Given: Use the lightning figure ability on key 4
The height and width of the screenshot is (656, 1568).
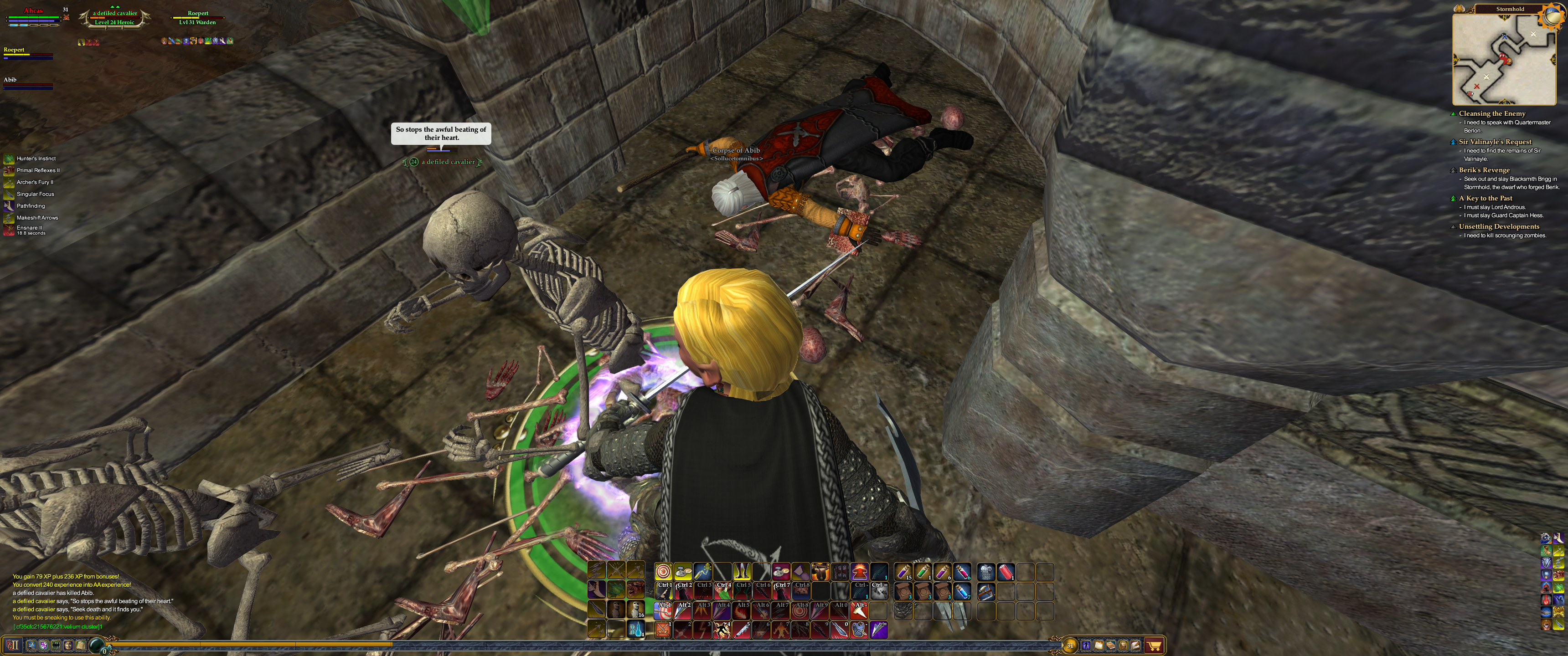Looking at the screenshot, I should click(722, 630).
